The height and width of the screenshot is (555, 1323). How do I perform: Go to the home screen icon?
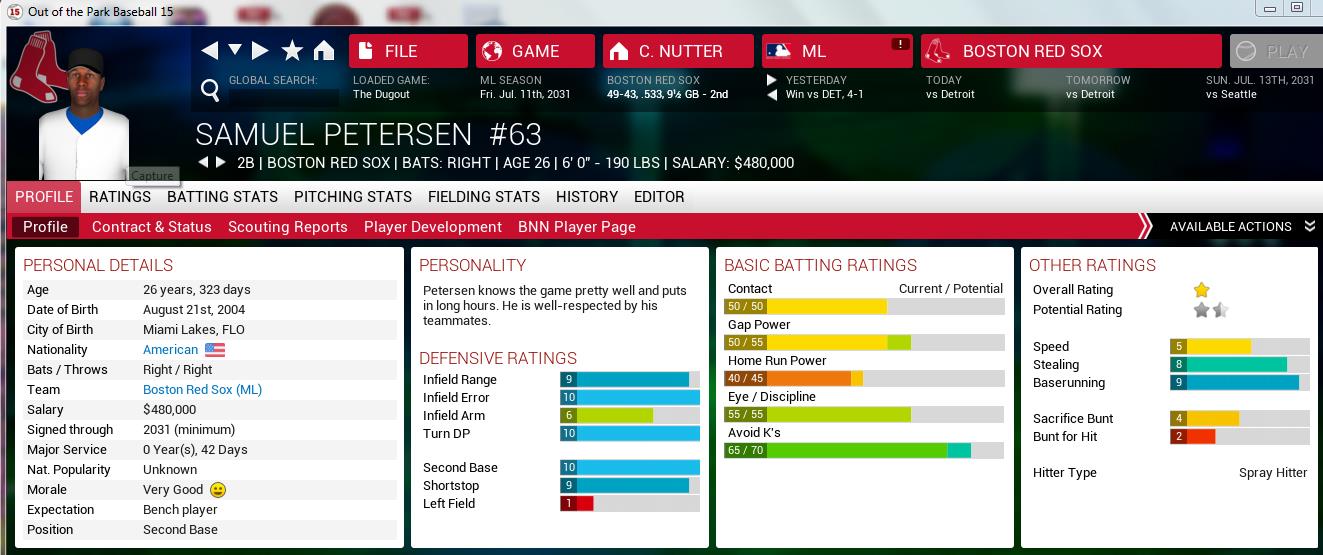tap(324, 51)
